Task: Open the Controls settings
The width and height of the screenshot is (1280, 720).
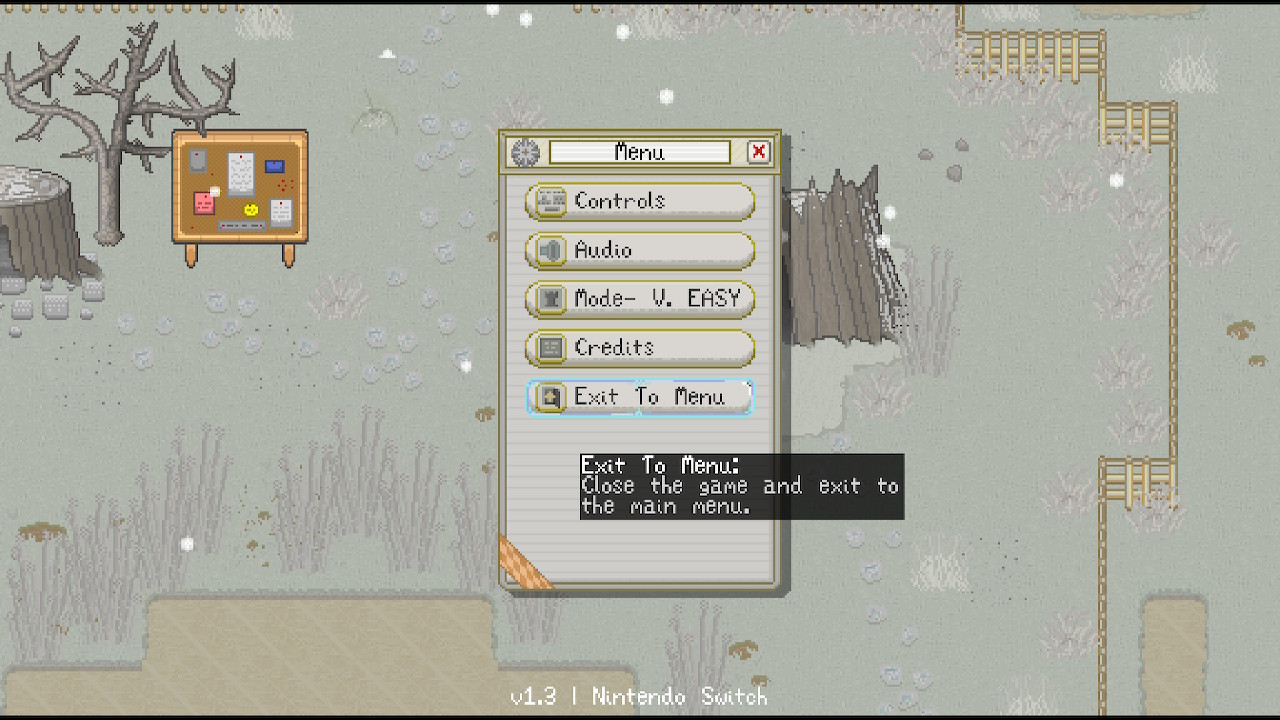Action: (639, 201)
